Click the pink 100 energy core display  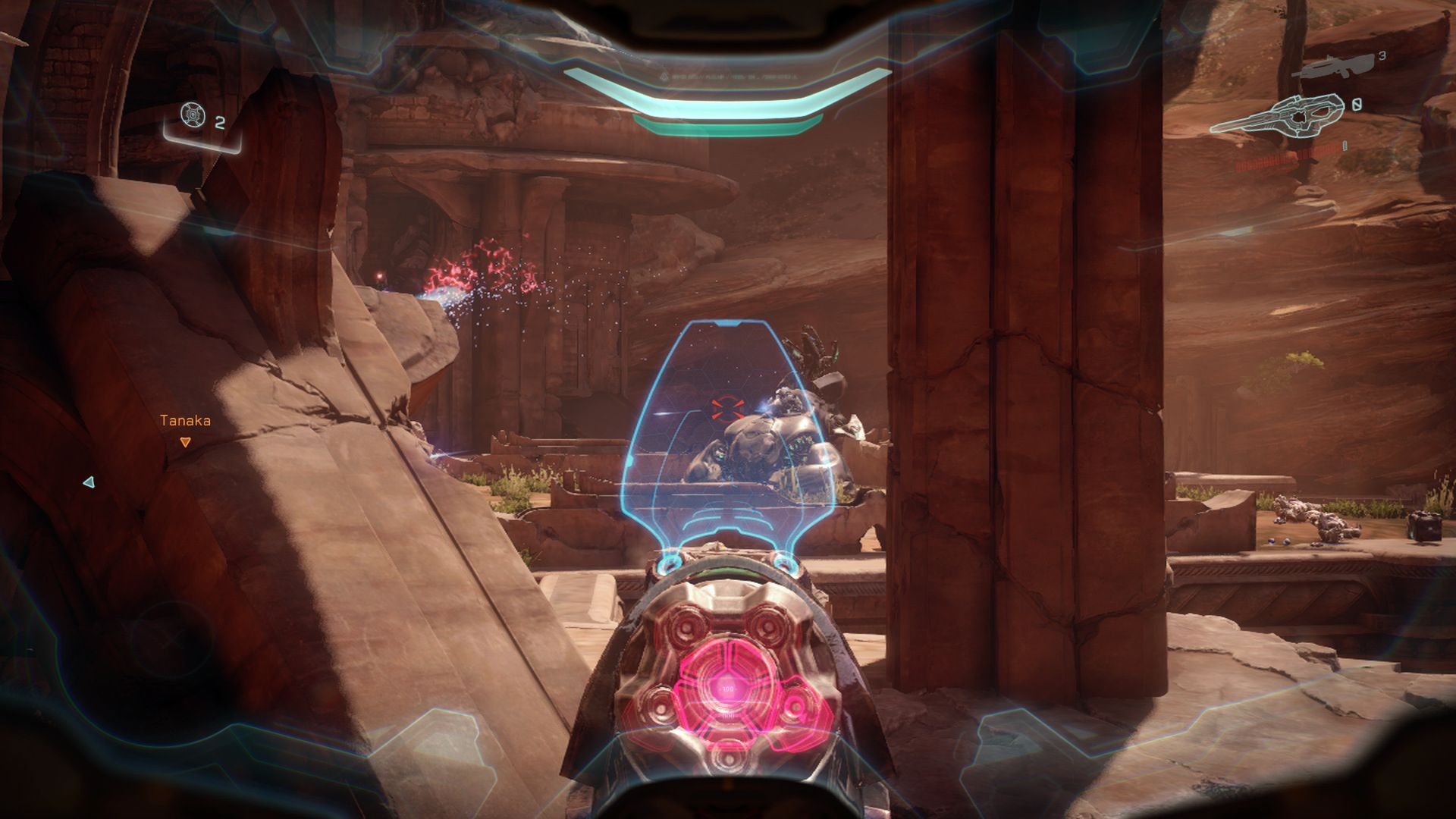click(730, 690)
